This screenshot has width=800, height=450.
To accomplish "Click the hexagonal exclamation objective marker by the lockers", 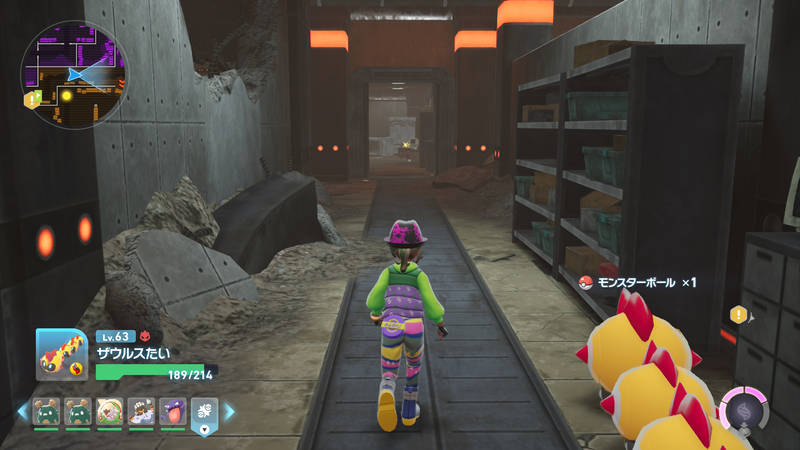I will coord(739,314).
